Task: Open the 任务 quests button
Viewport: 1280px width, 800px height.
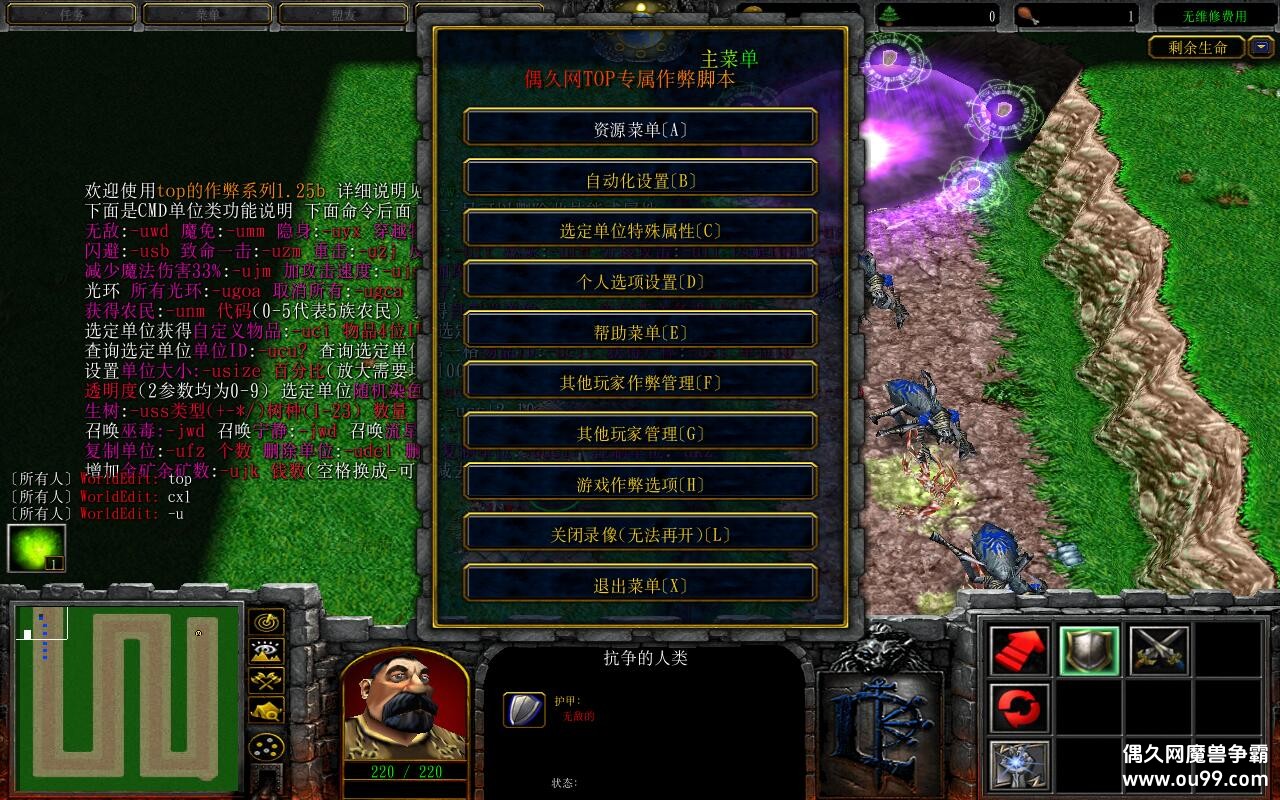Action: [x=71, y=15]
